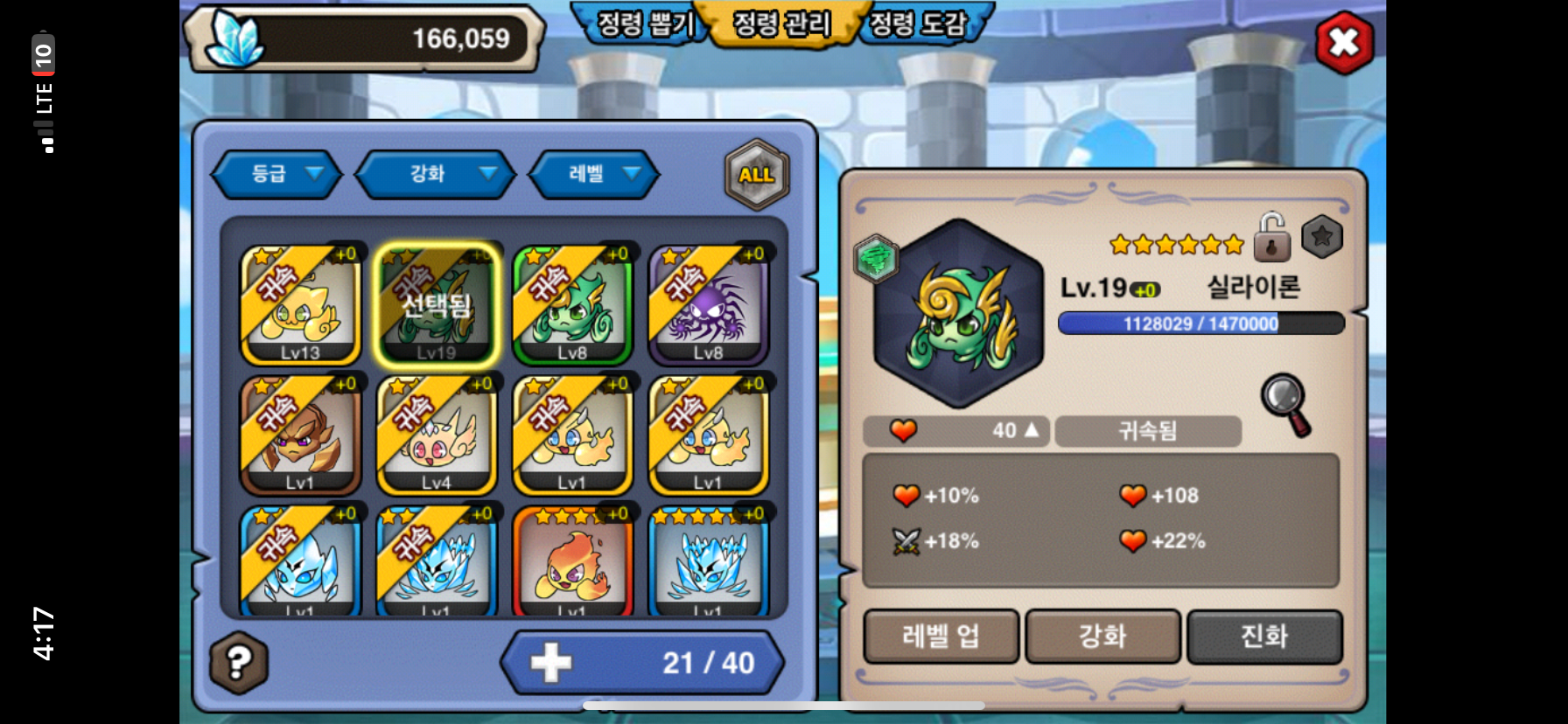Select the Lv13 yellow spirit
This screenshot has height=724, width=1568.
[x=300, y=304]
